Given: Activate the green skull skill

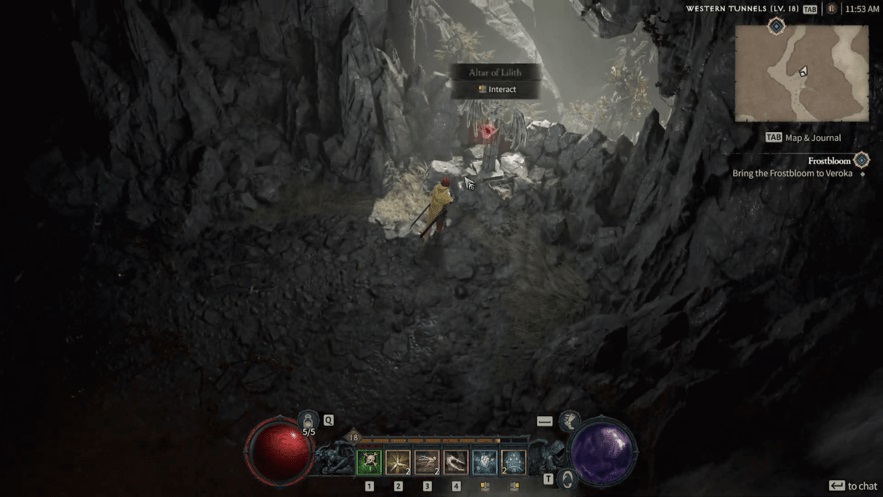Looking at the screenshot, I should point(369,462).
